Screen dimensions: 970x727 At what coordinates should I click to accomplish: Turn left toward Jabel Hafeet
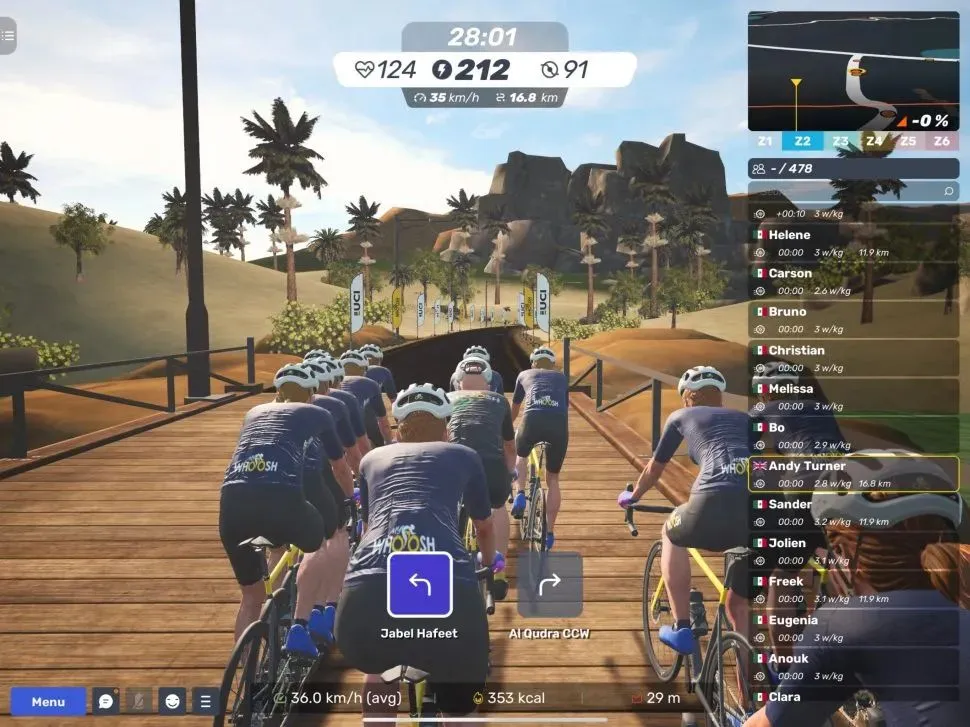click(420, 585)
